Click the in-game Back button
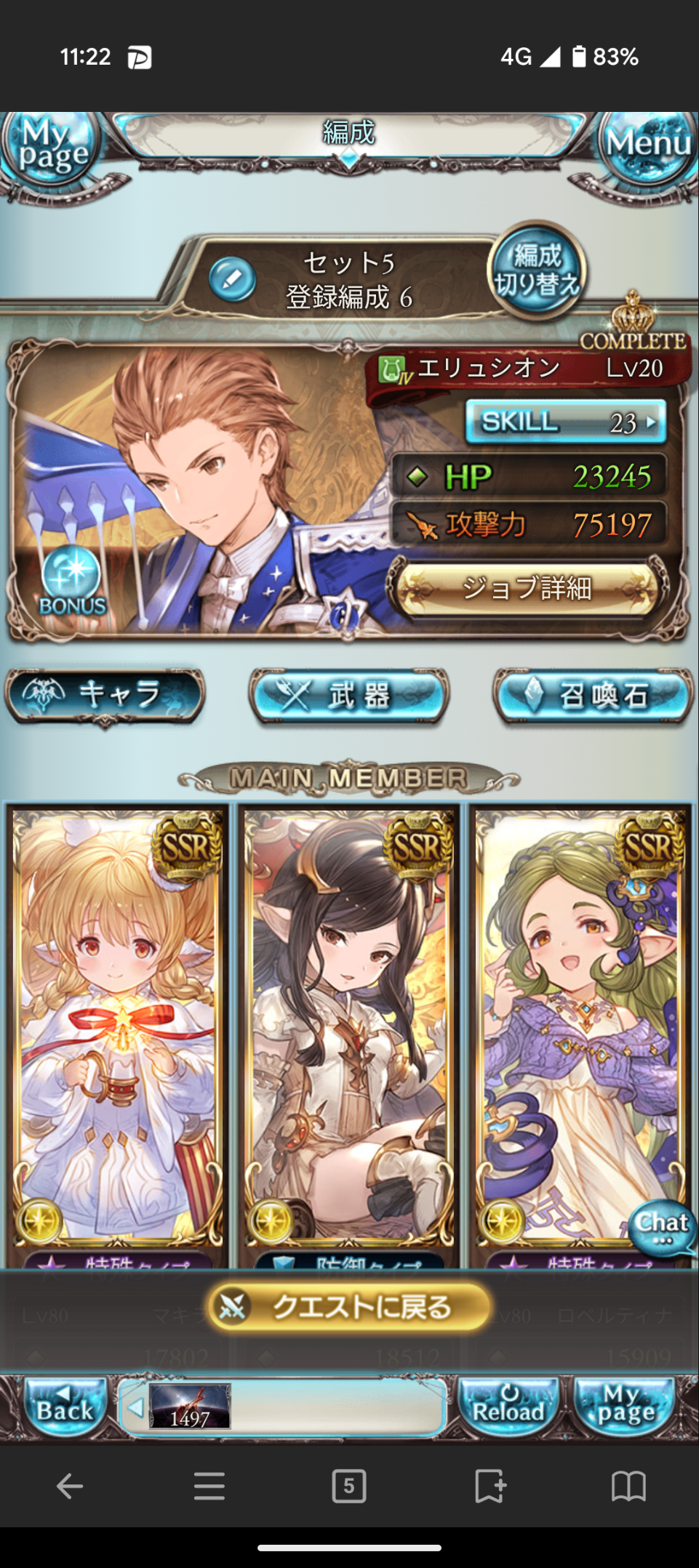 [x=65, y=1407]
